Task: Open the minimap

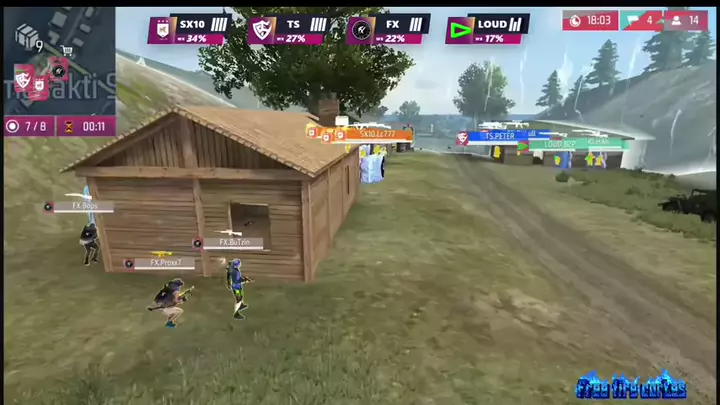Action: [59, 60]
